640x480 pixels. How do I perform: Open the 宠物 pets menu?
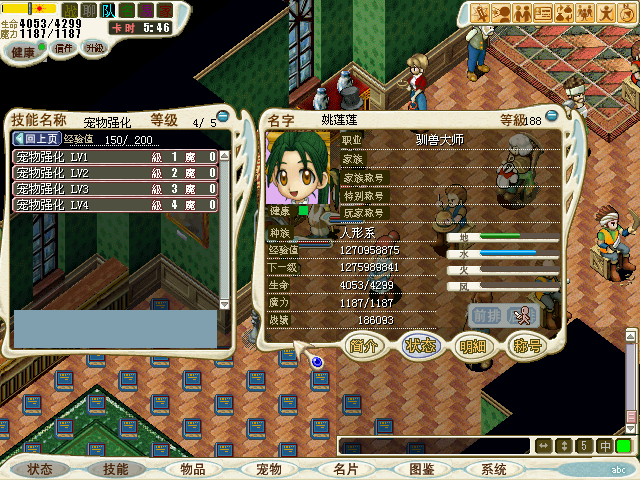click(x=269, y=469)
